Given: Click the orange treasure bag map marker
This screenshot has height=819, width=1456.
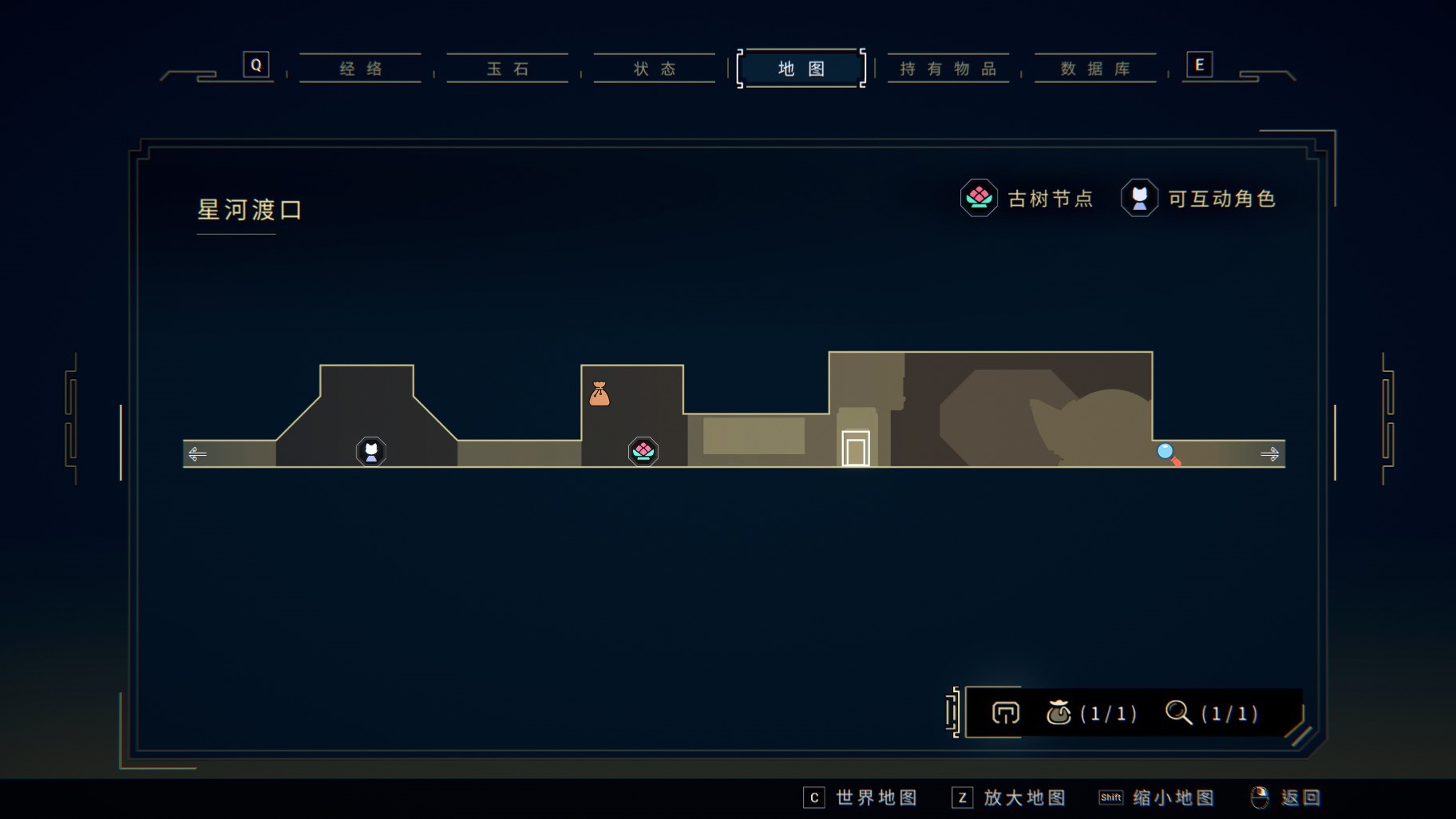Looking at the screenshot, I should click(x=599, y=394).
